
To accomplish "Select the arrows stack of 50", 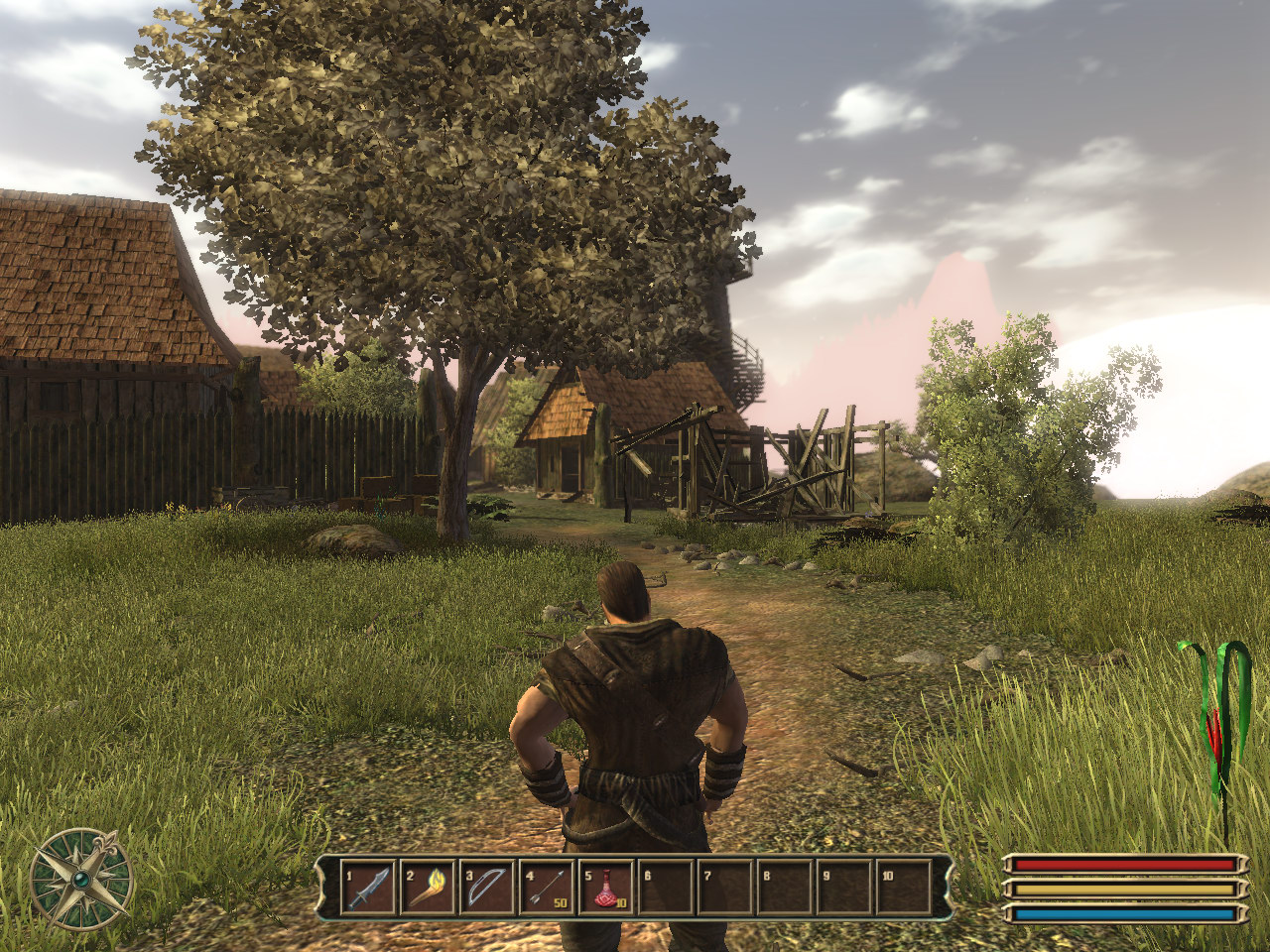I will (547, 887).
